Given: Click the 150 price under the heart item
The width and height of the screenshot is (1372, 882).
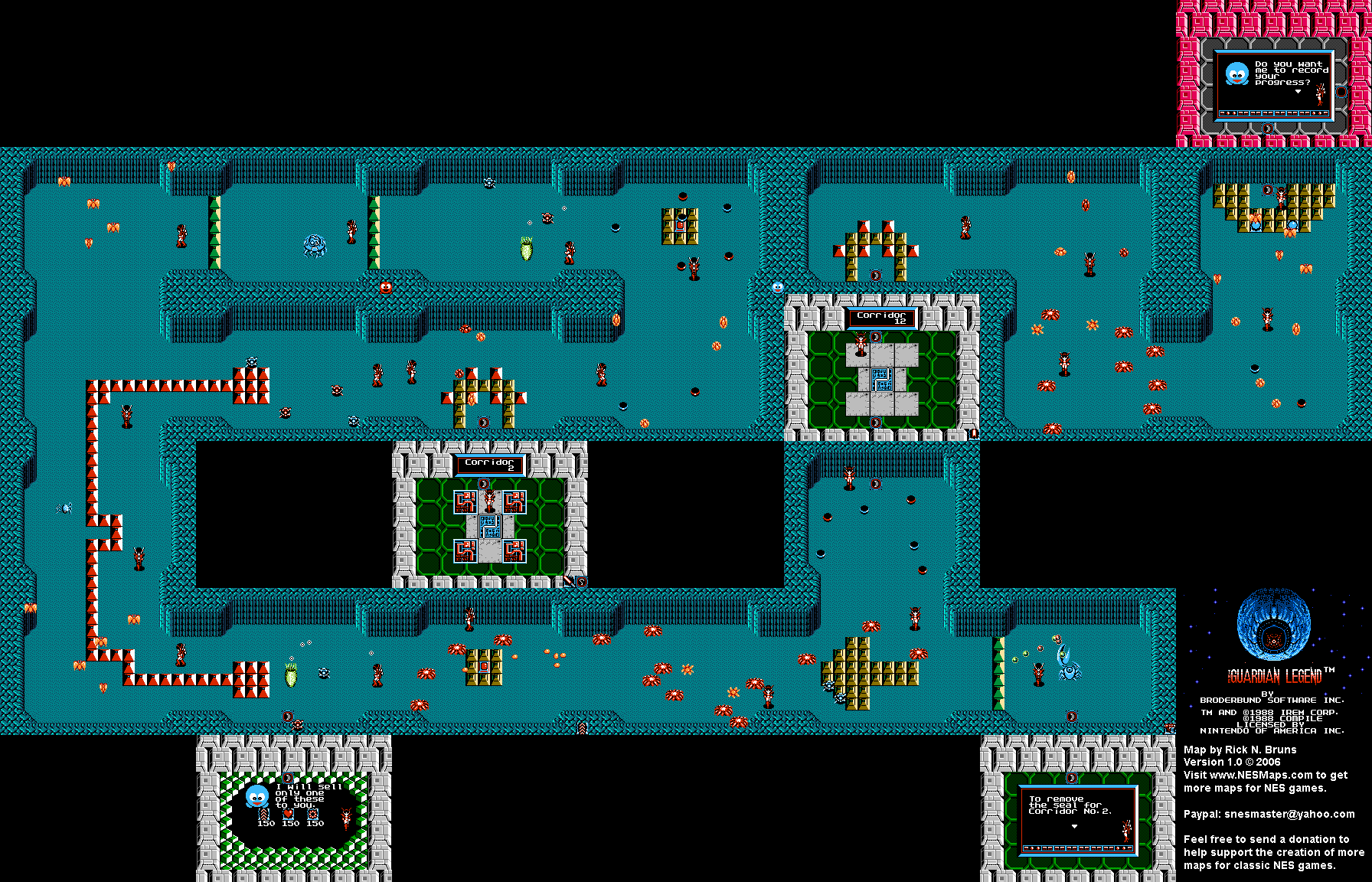Looking at the screenshot, I should [x=290, y=824].
